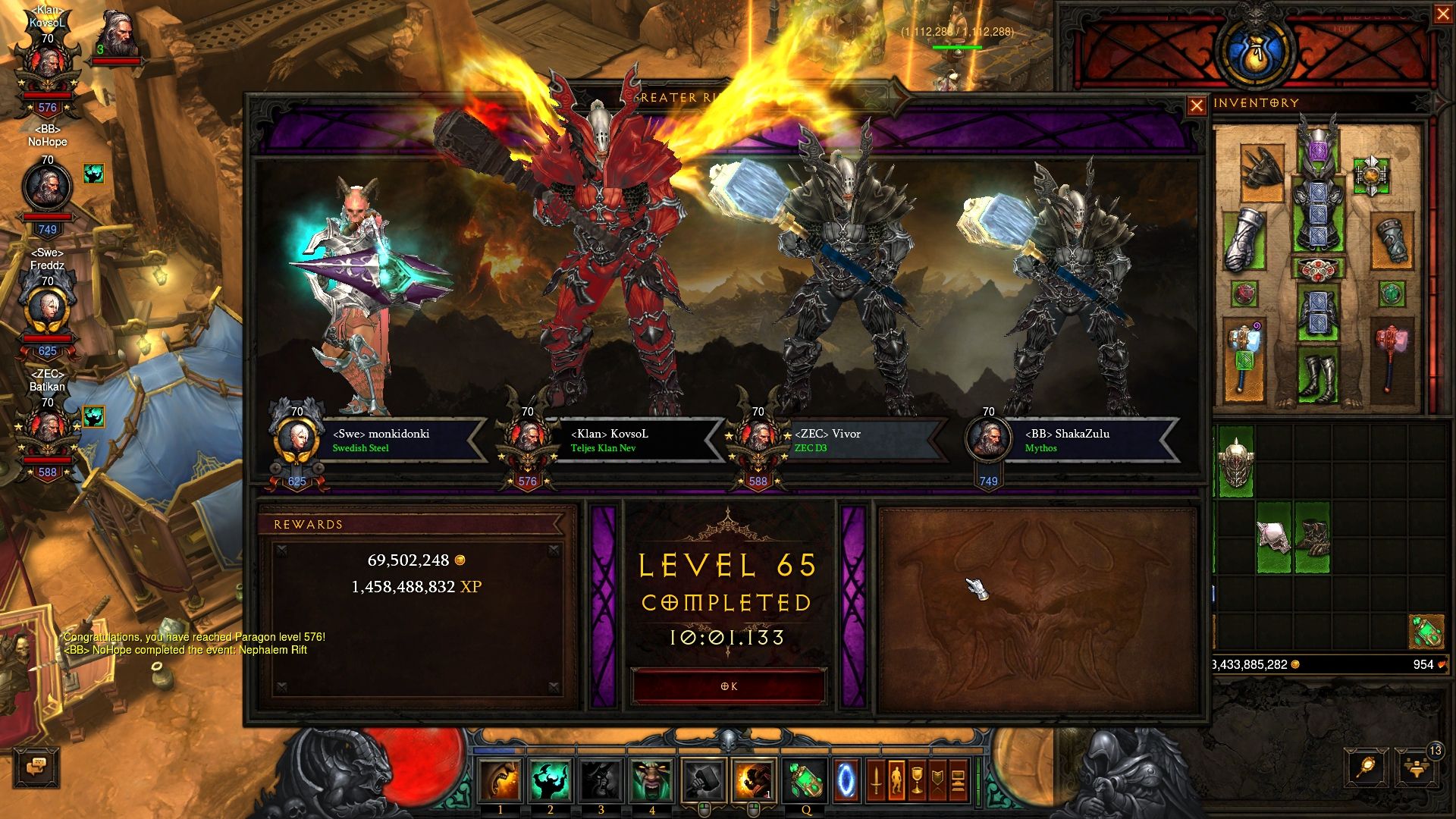The height and width of the screenshot is (819, 1456).
Task: Activate the hammer skill on left mouse
Action: tap(703, 781)
